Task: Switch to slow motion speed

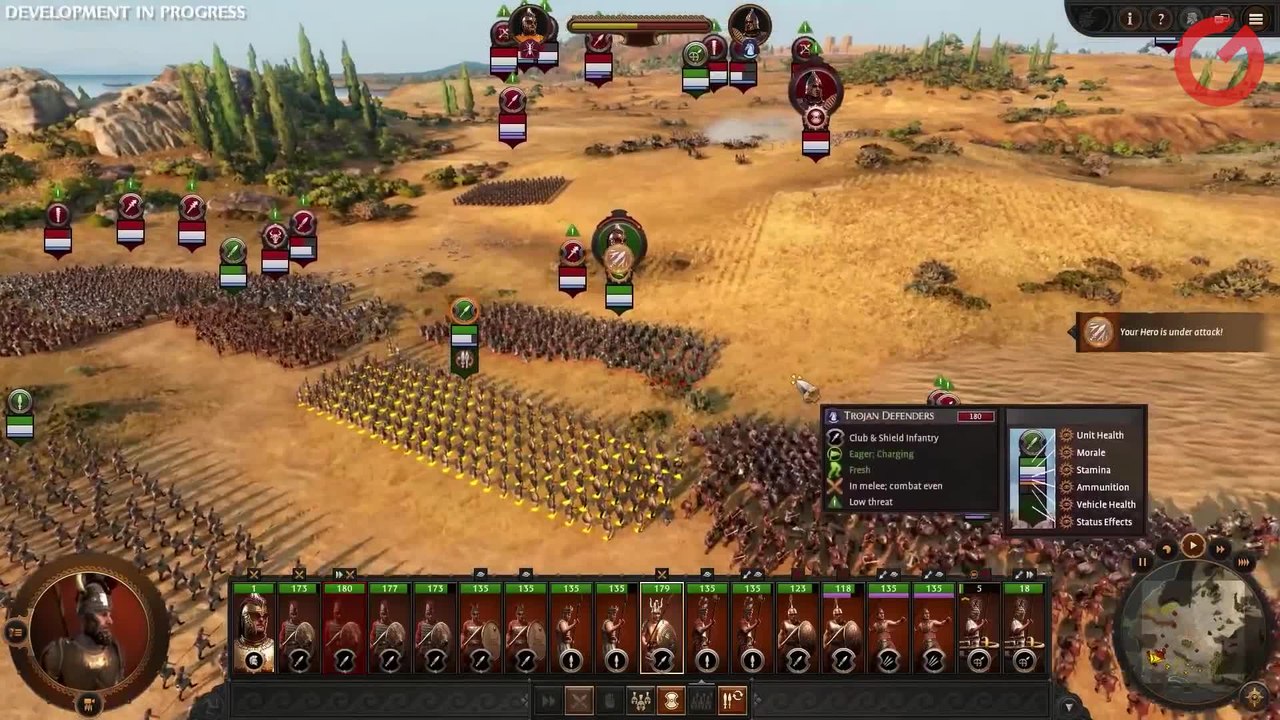Action: click(1166, 550)
